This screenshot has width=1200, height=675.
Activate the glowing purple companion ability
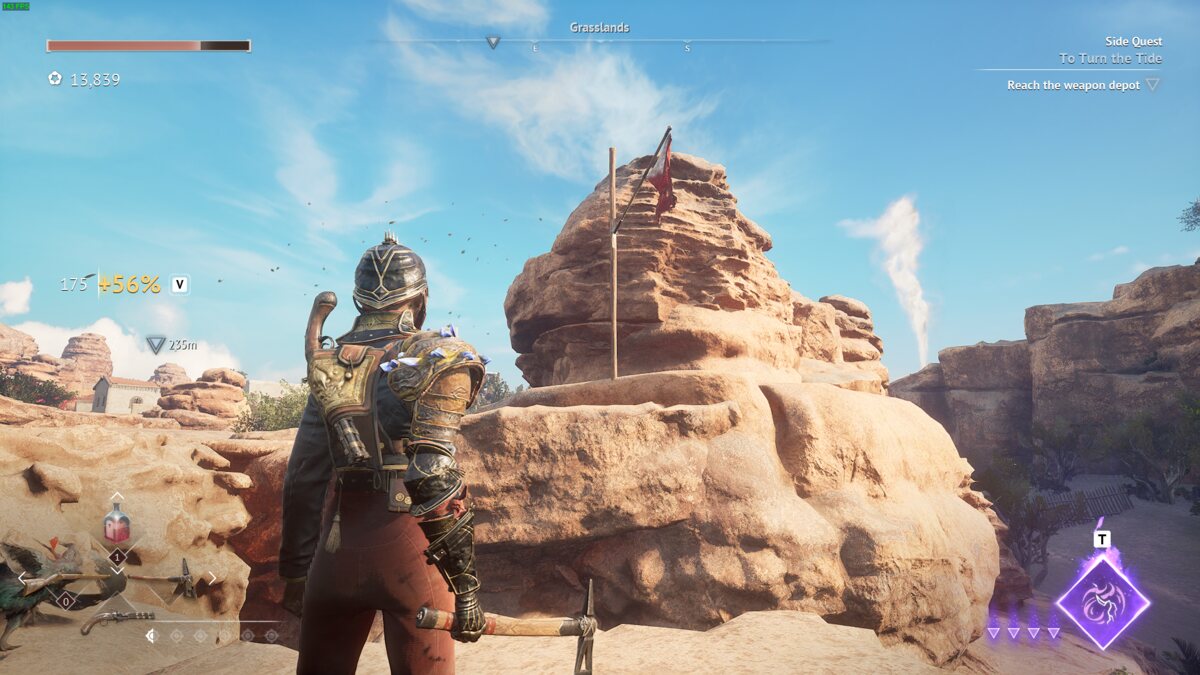pyautogui.click(x=1102, y=601)
